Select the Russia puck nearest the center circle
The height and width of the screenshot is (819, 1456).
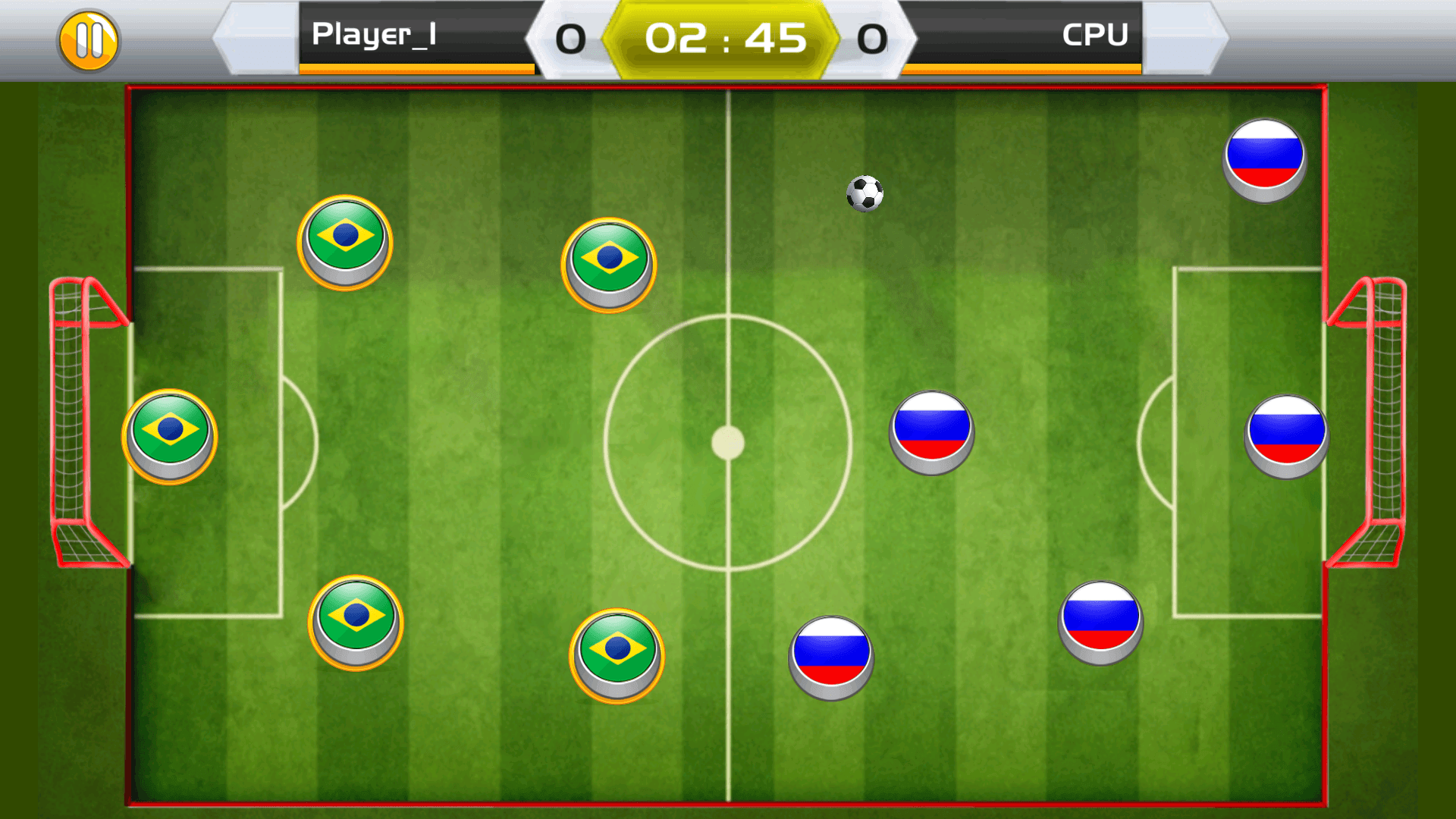point(931,432)
